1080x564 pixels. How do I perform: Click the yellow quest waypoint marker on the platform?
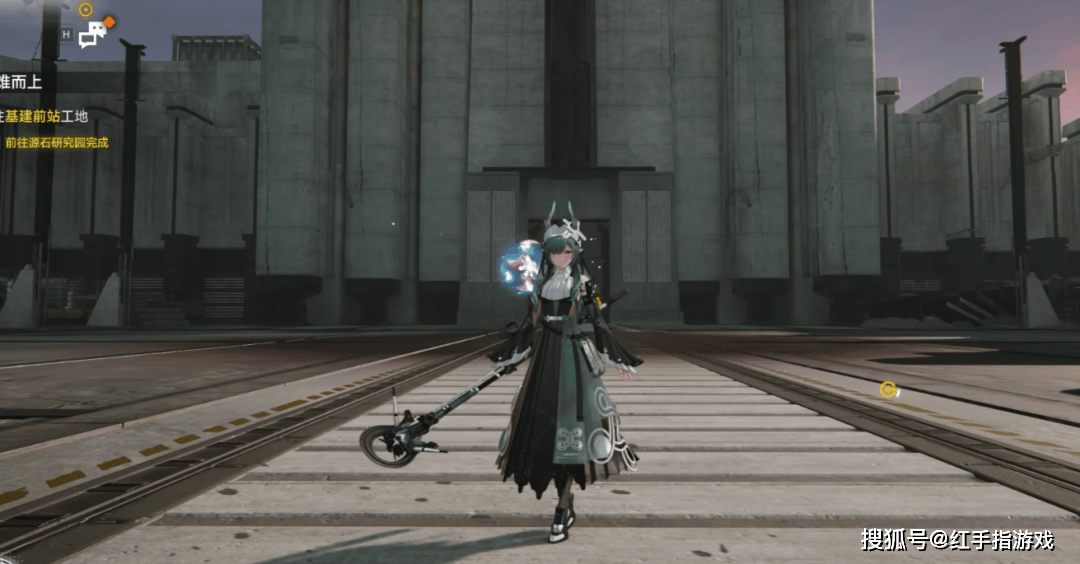click(888, 389)
